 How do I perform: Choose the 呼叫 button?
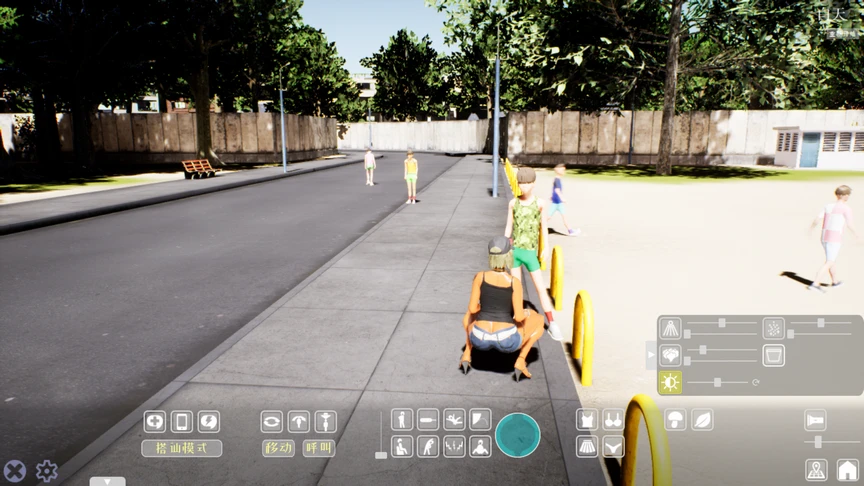click(319, 448)
